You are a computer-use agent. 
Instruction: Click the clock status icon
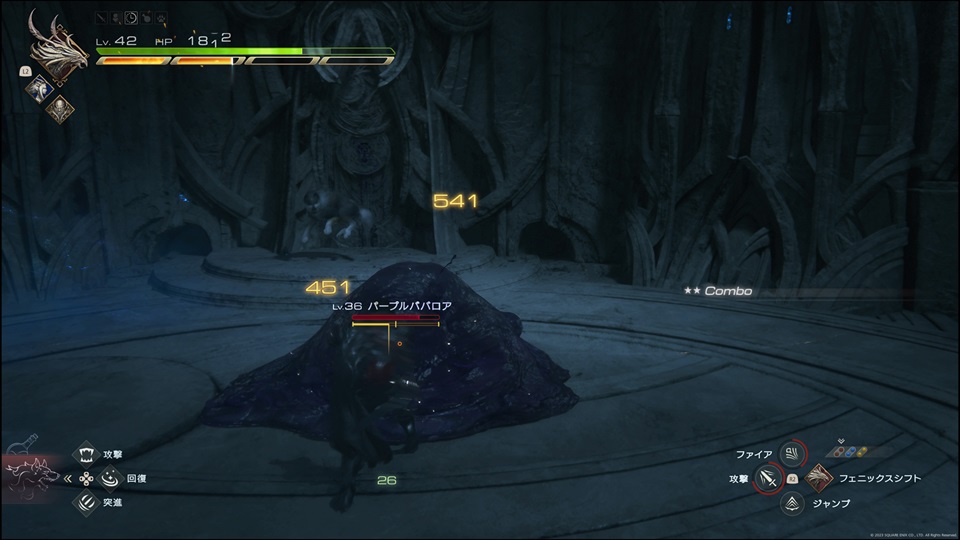(133, 18)
